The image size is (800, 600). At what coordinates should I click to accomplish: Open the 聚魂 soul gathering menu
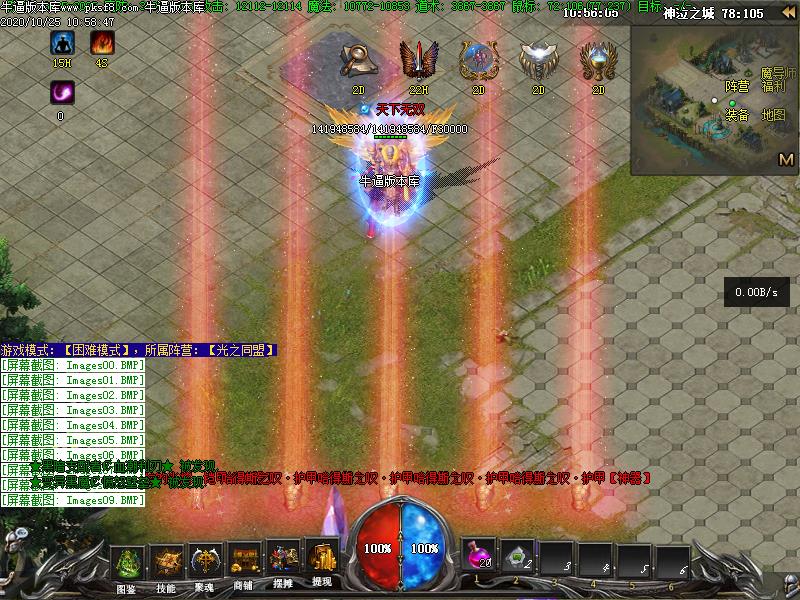pos(206,565)
